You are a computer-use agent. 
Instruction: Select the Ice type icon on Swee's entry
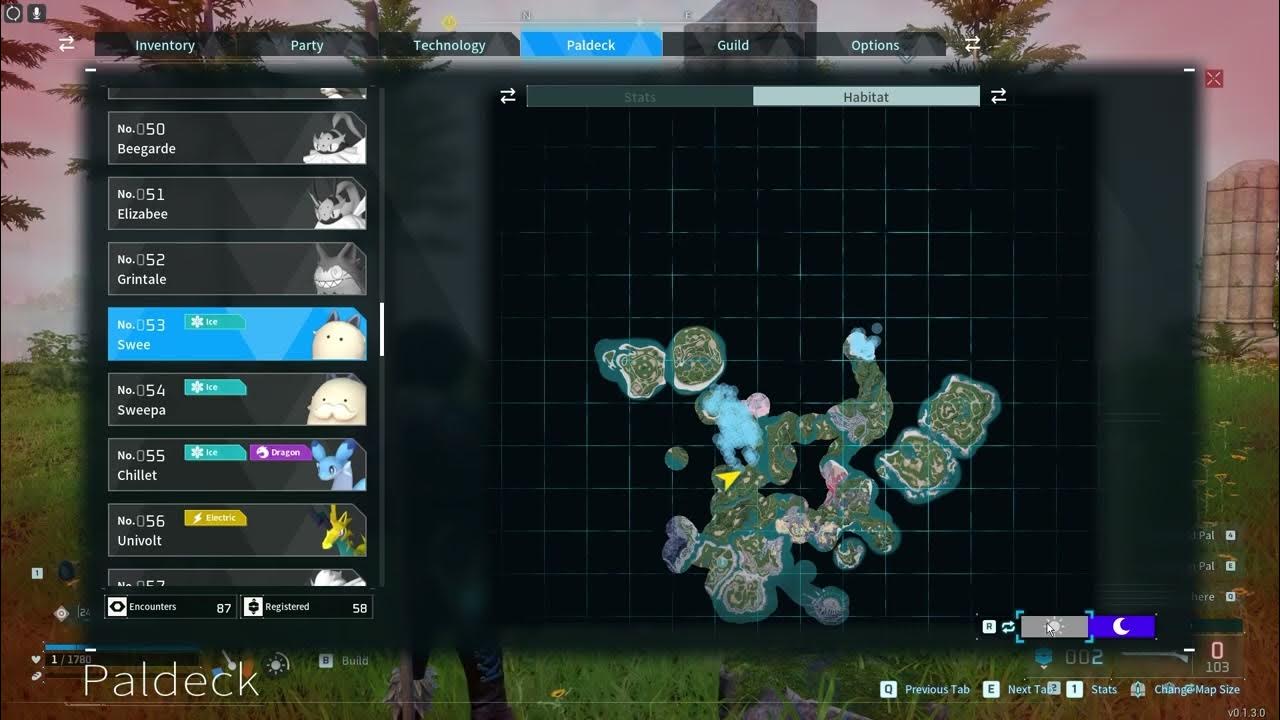[x=215, y=321]
